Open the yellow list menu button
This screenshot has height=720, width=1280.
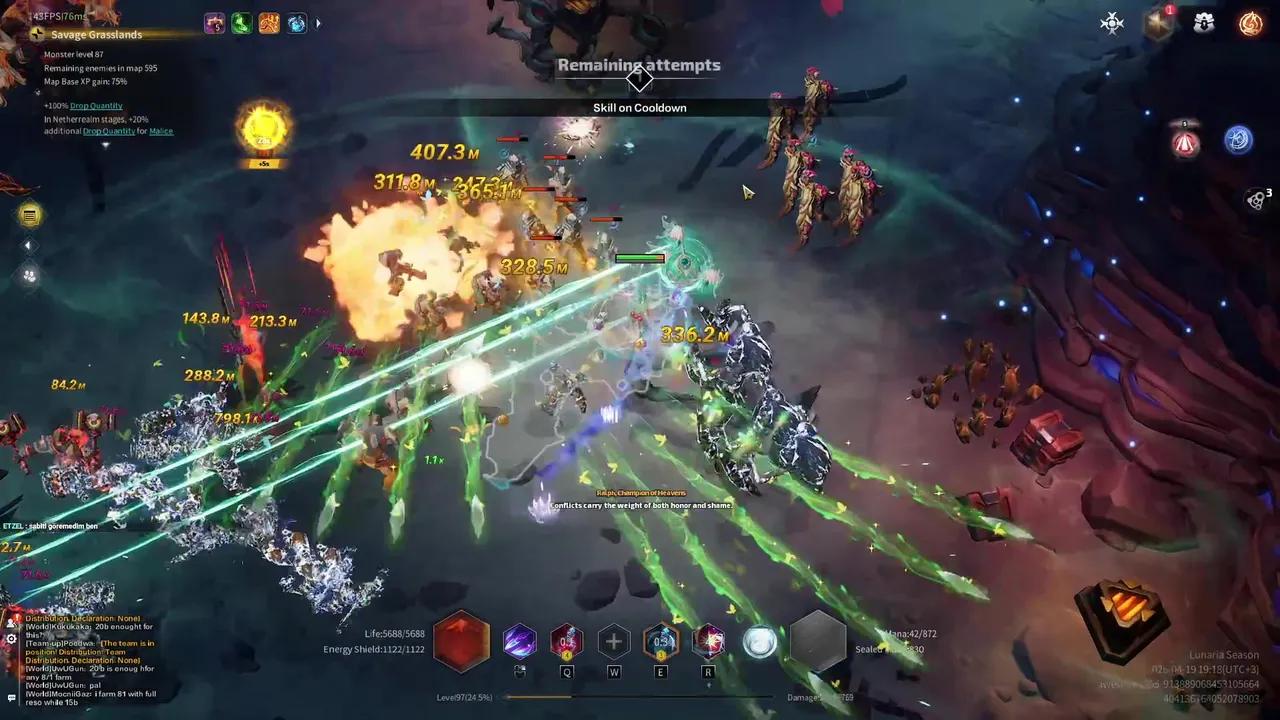pyautogui.click(x=30, y=215)
